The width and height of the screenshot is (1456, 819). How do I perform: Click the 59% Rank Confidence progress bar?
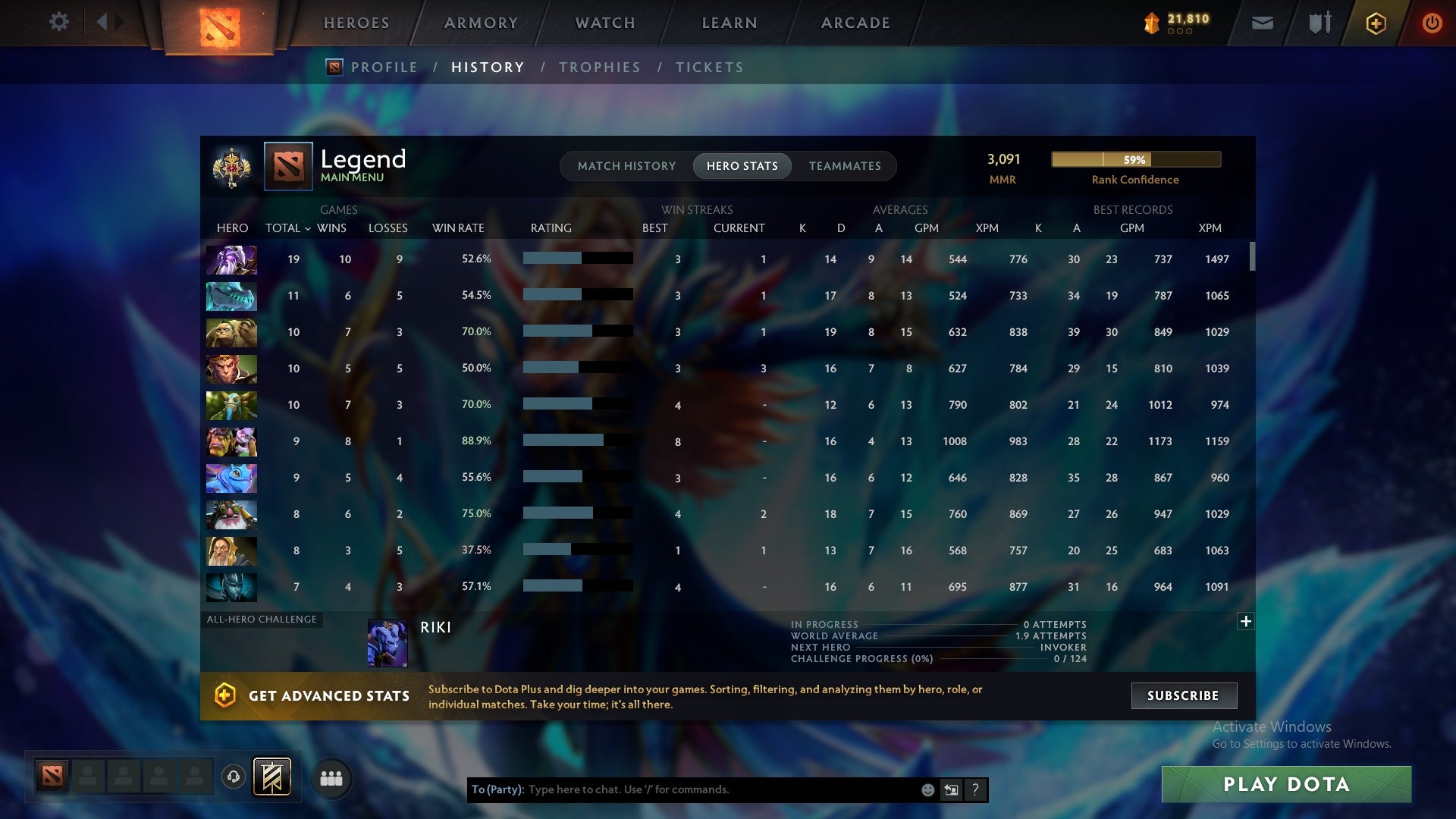(1135, 160)
